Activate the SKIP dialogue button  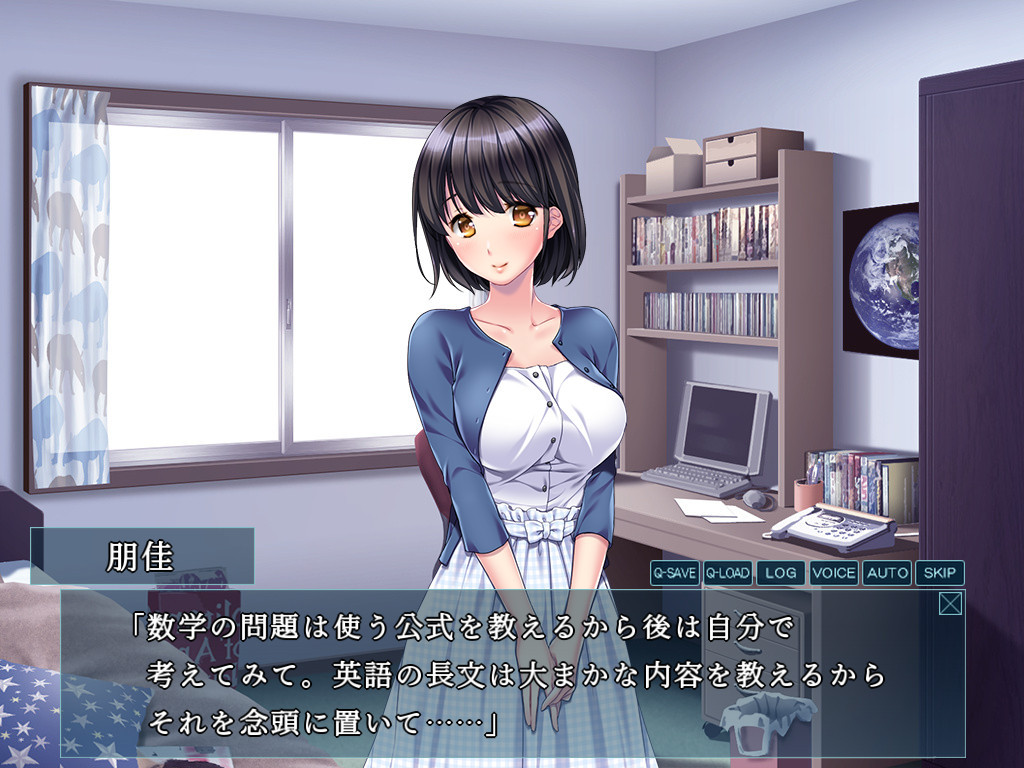pyautogui.click(x=939, y=573)
